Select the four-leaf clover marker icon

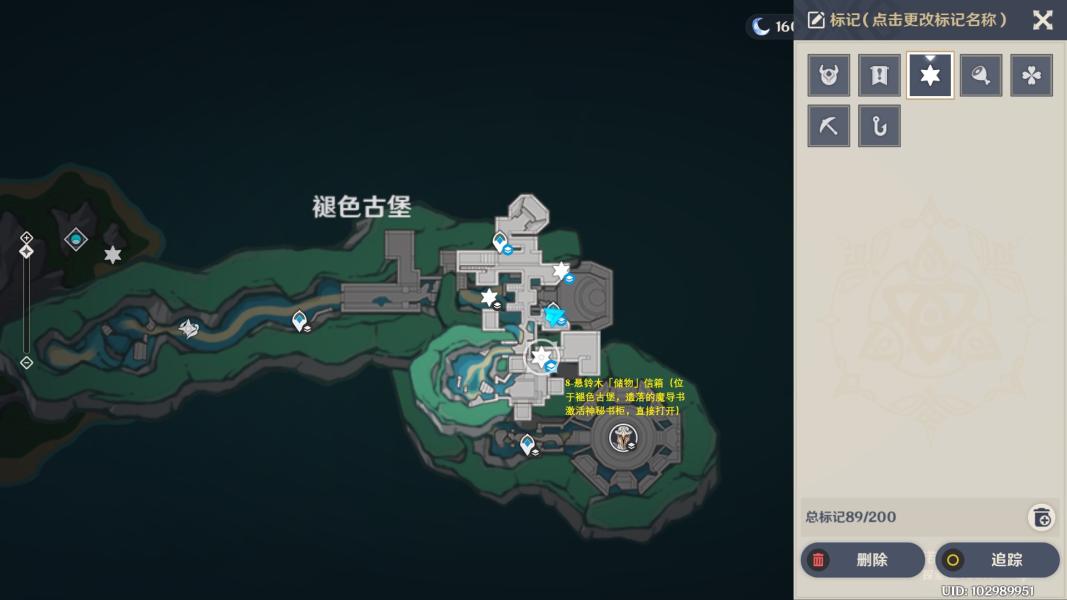[x=1031, y=76]
